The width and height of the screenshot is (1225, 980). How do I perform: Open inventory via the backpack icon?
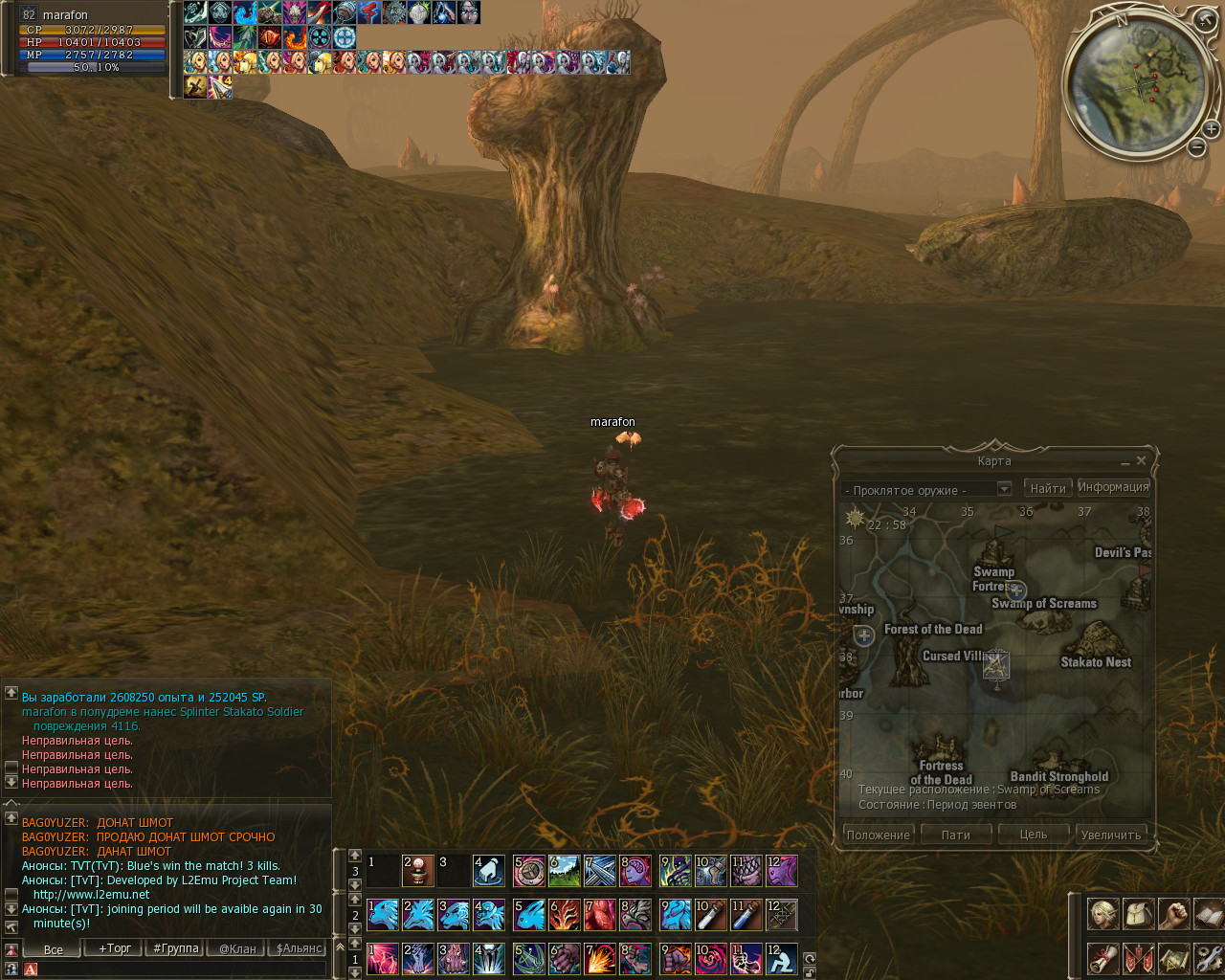1138,914
